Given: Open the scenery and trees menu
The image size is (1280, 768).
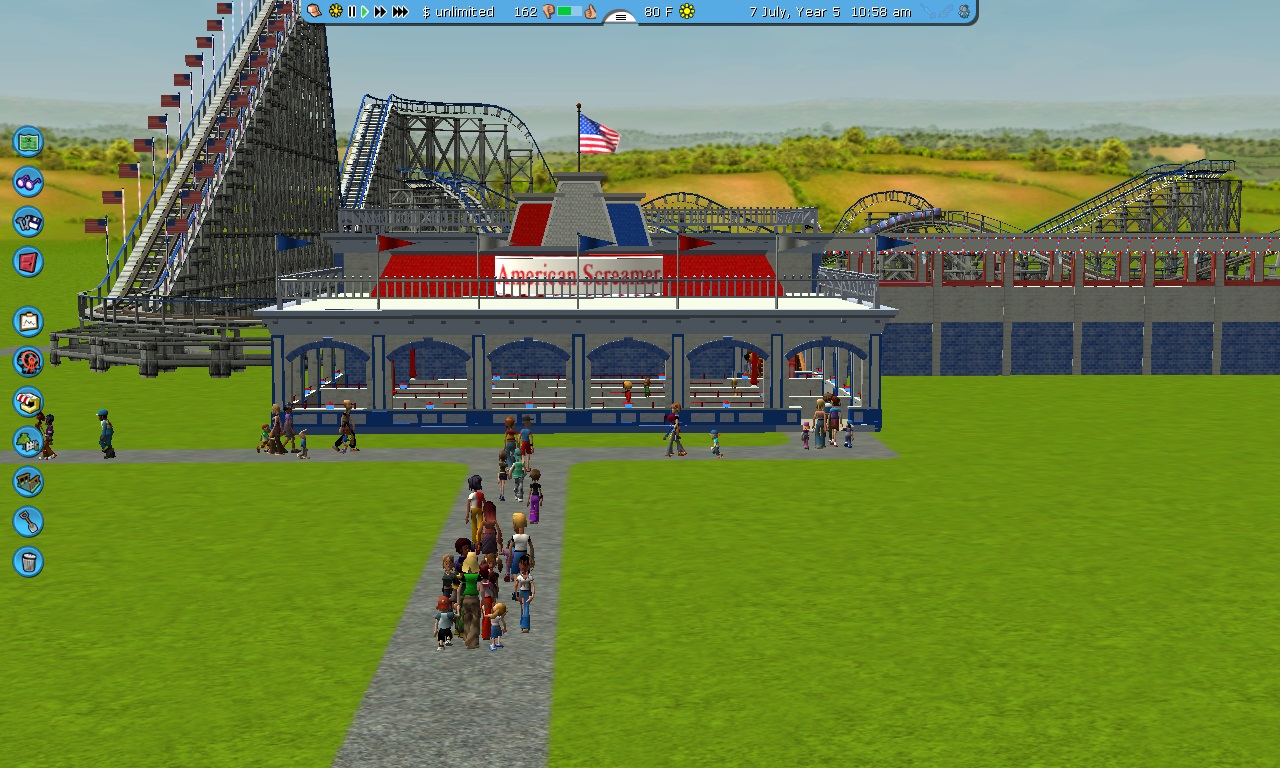Looking at the screenshot, I should [28, 441].
